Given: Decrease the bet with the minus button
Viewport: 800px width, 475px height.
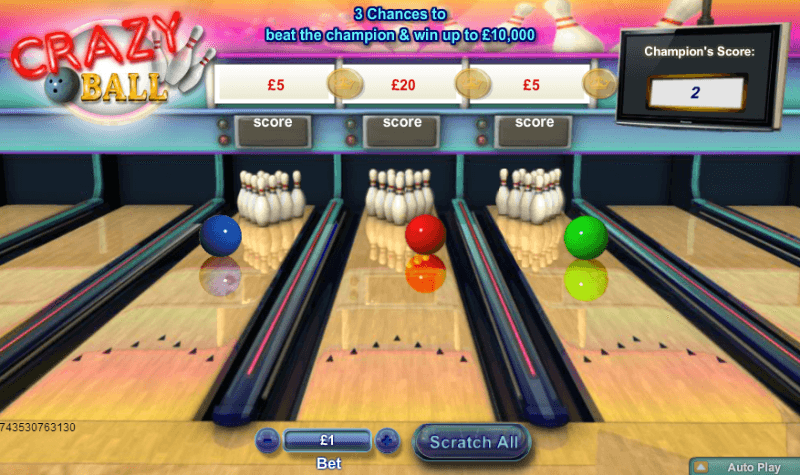Looking at the screenshot, I should coord(268,439).
